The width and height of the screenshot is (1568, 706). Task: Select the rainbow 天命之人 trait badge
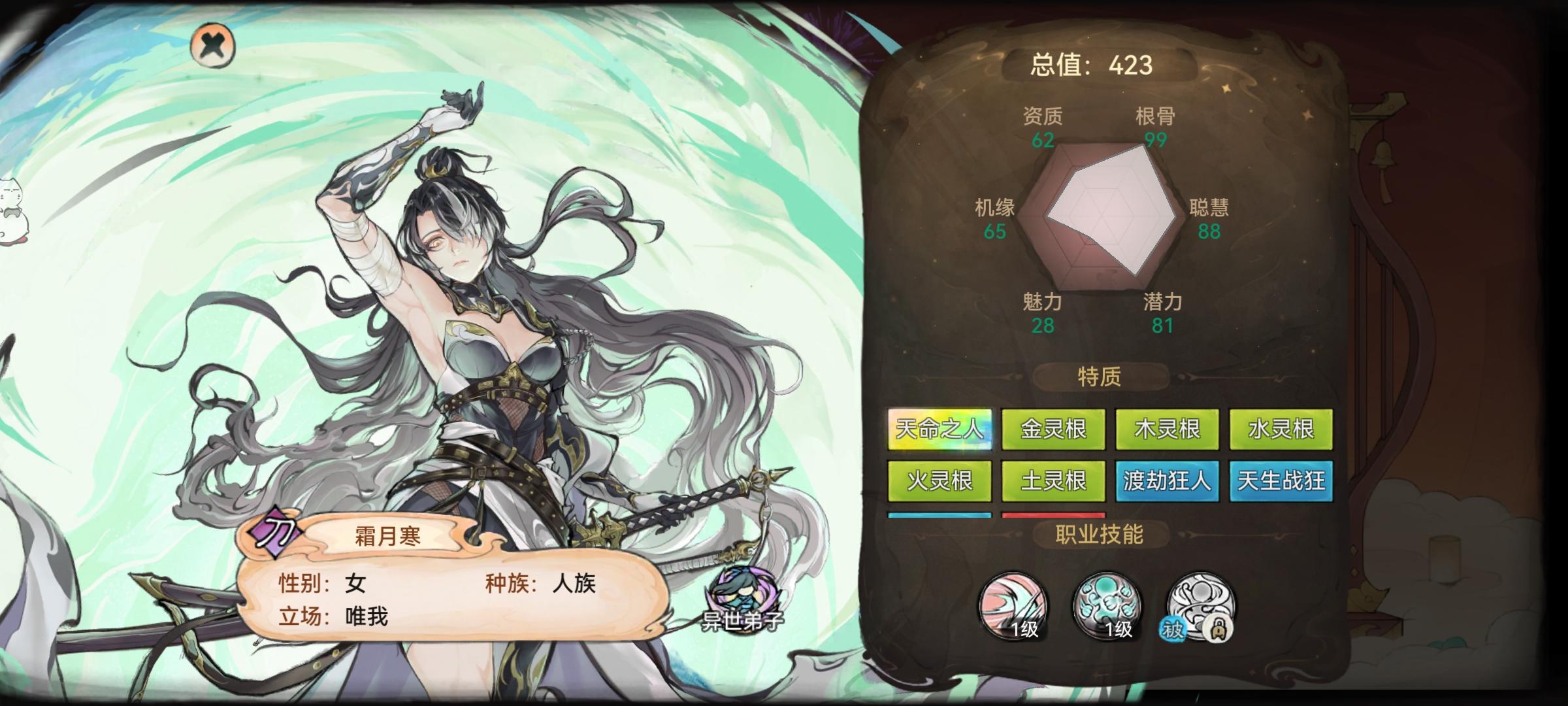[x=941, y=430]
